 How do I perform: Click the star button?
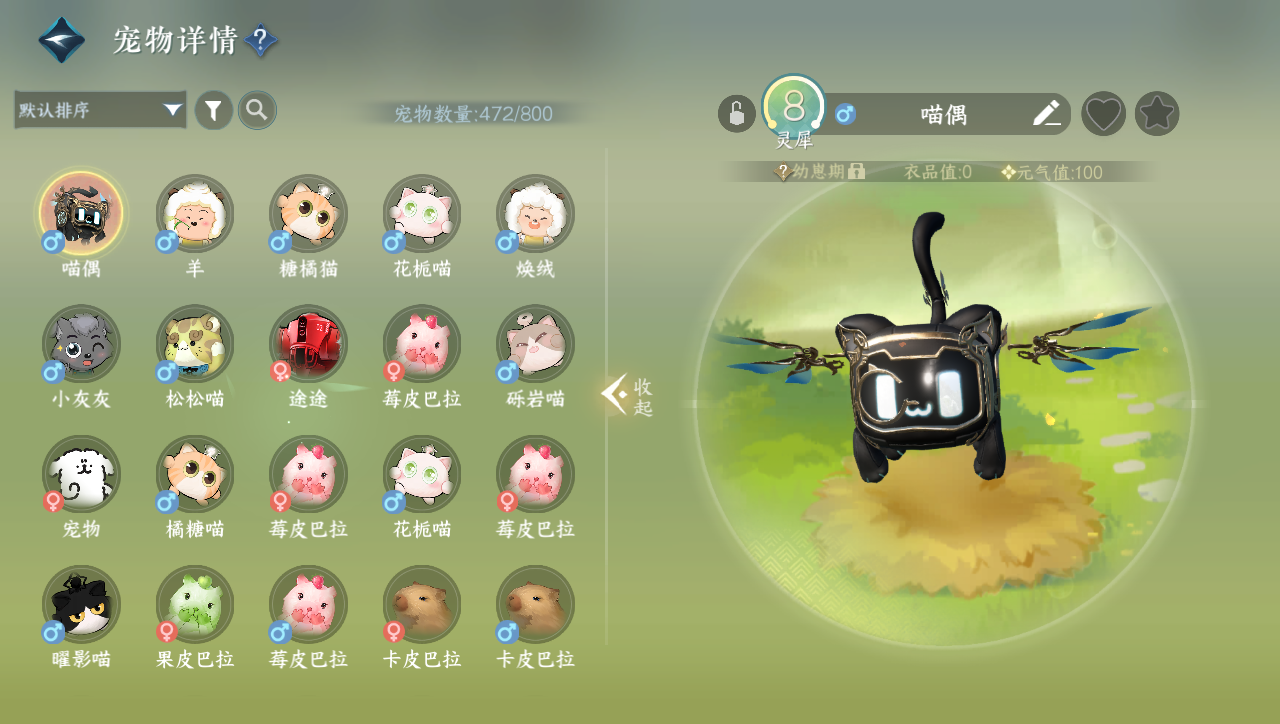point(1157,114)
